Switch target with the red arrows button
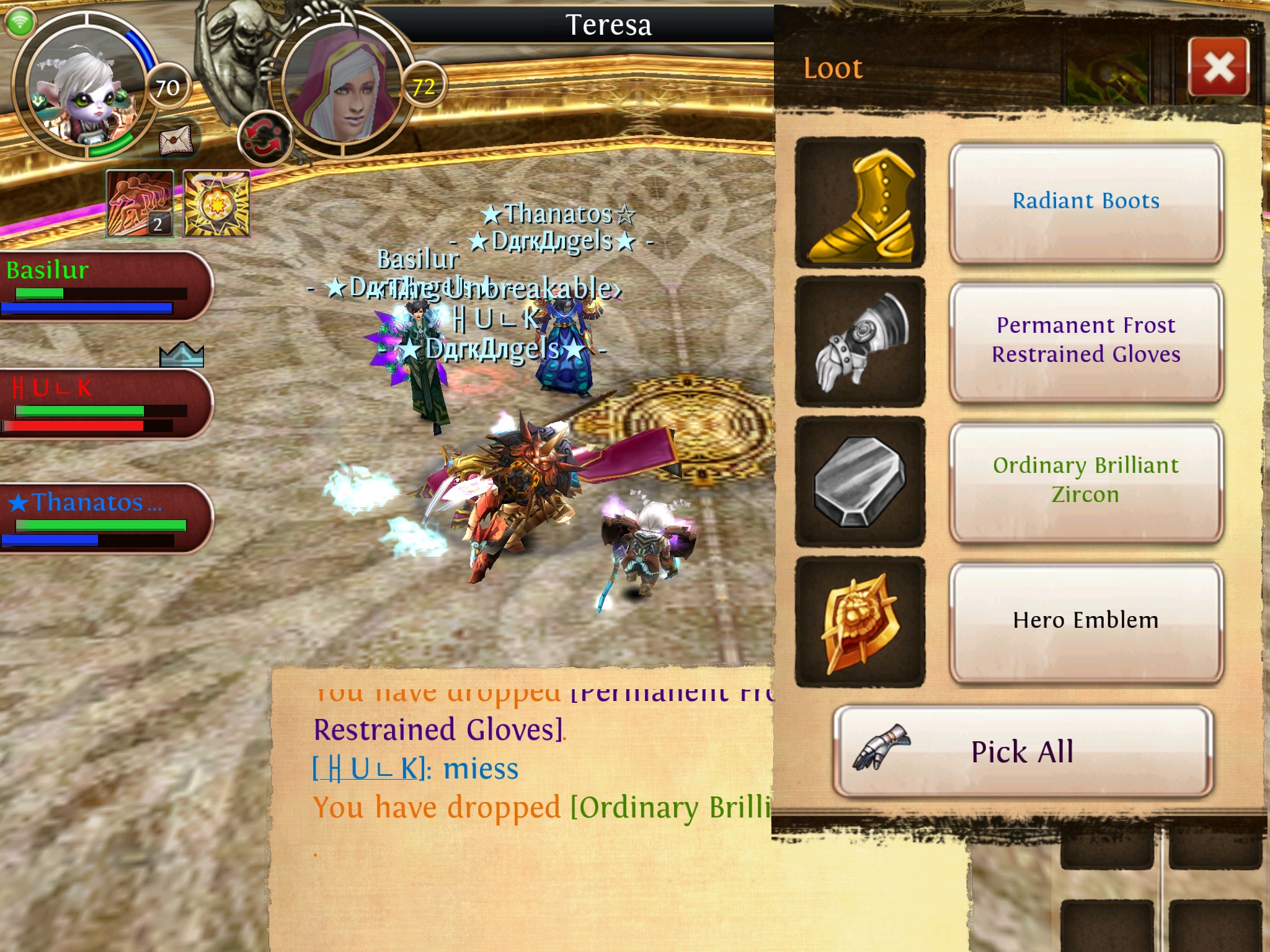The image size is (1270, 952). pyautogui.click(x=264, y=138)
